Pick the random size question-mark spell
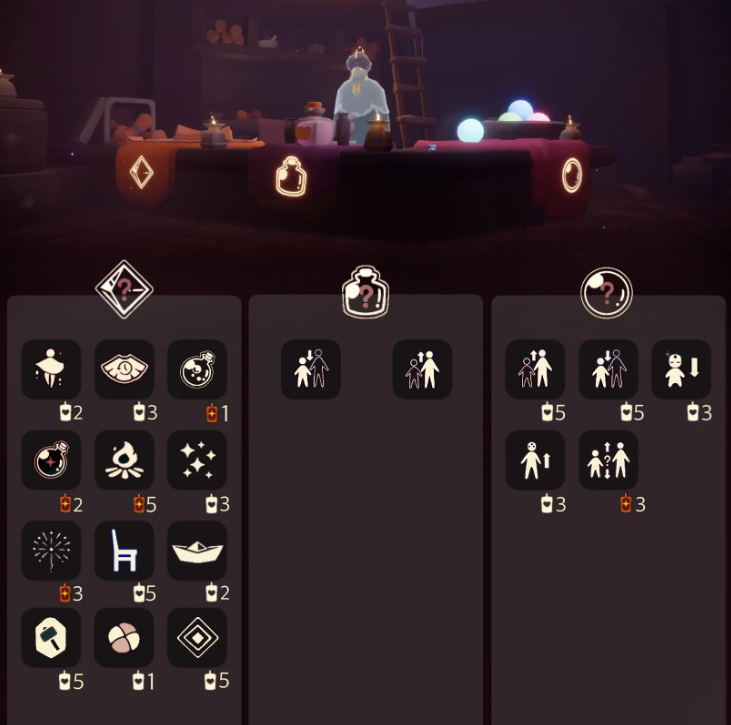 608,460
